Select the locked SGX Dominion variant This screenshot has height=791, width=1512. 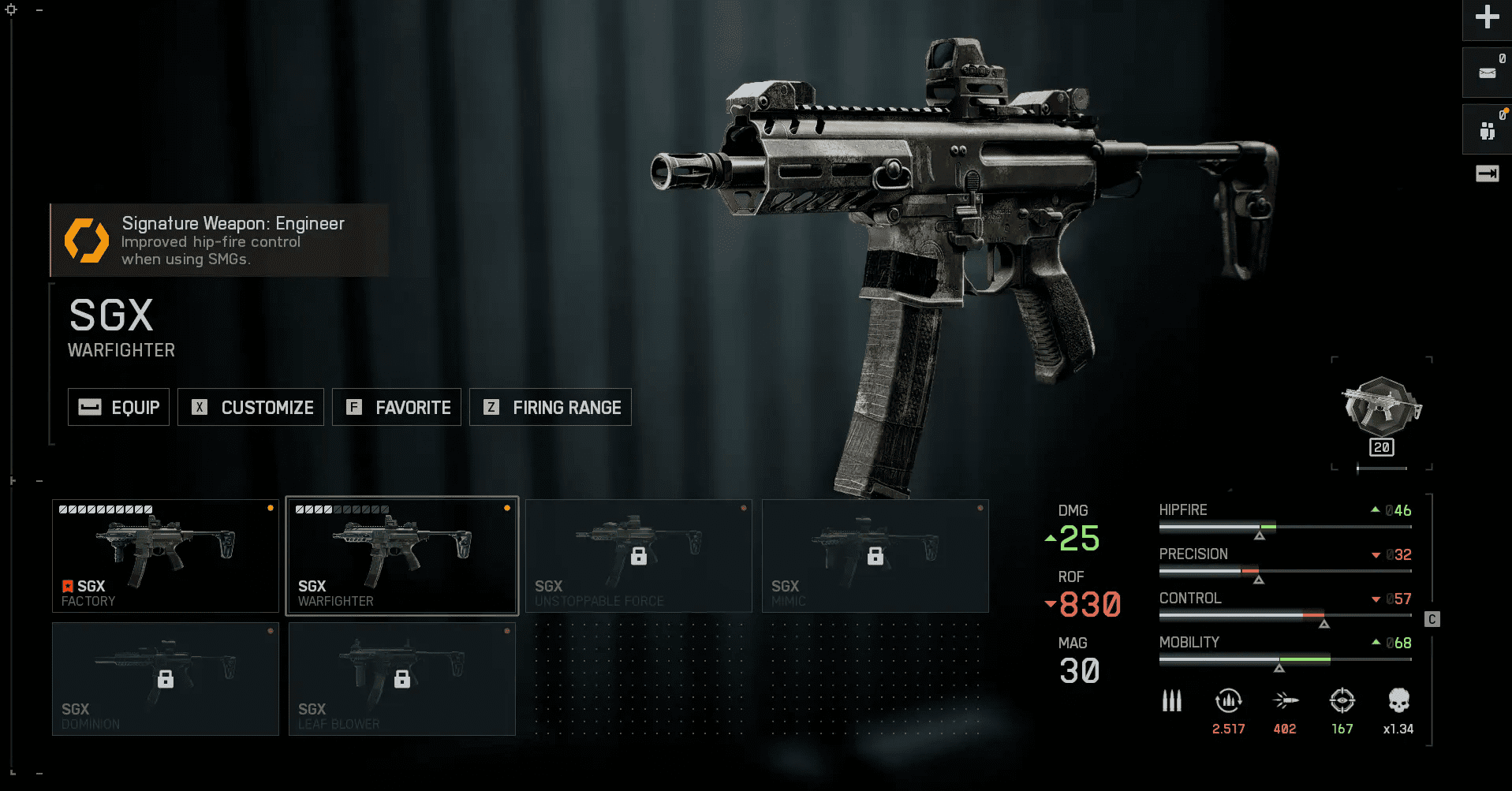pyautogui.click(x=166, y=679)
